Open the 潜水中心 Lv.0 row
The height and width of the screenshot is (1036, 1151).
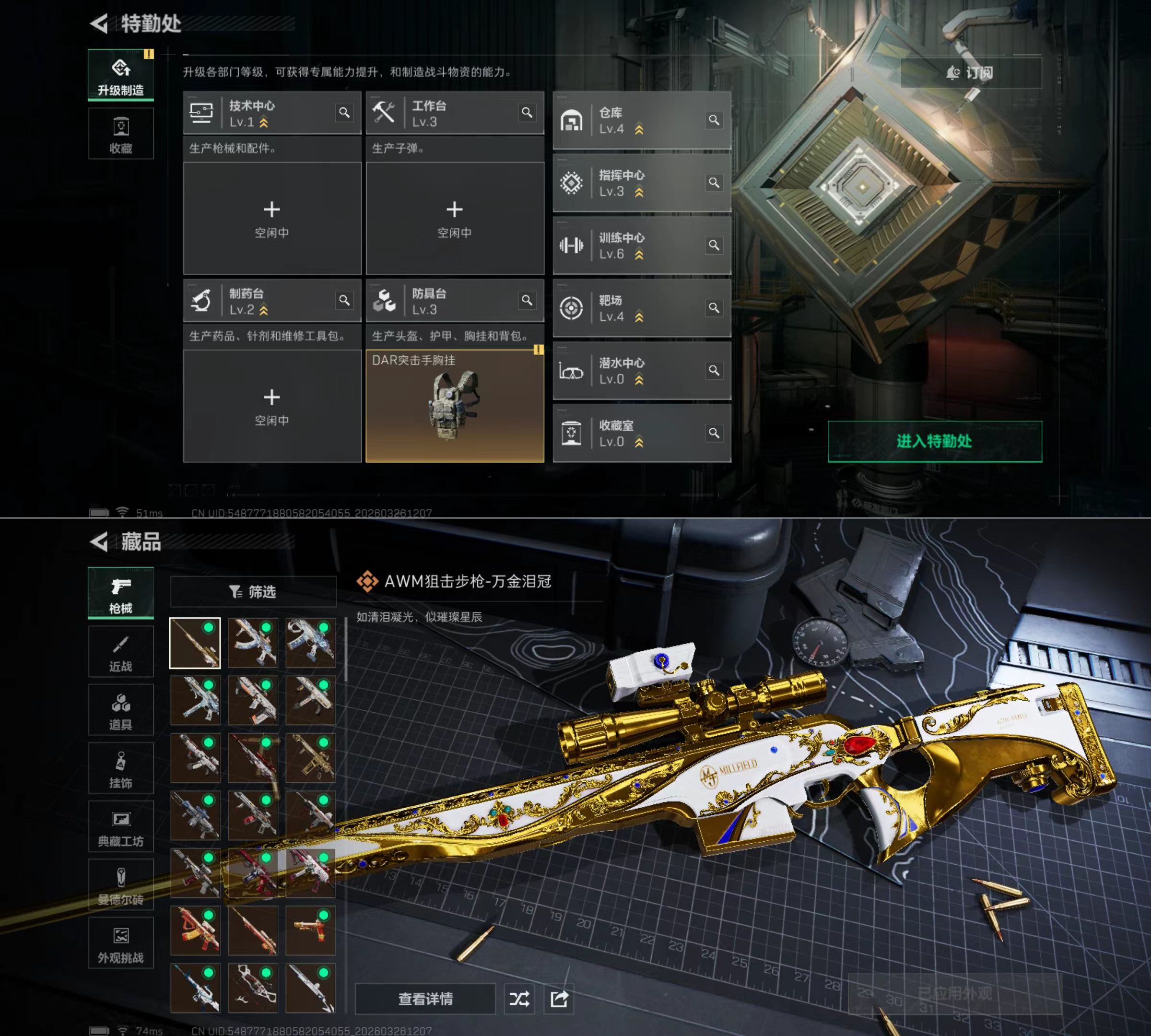click(642, 371)
